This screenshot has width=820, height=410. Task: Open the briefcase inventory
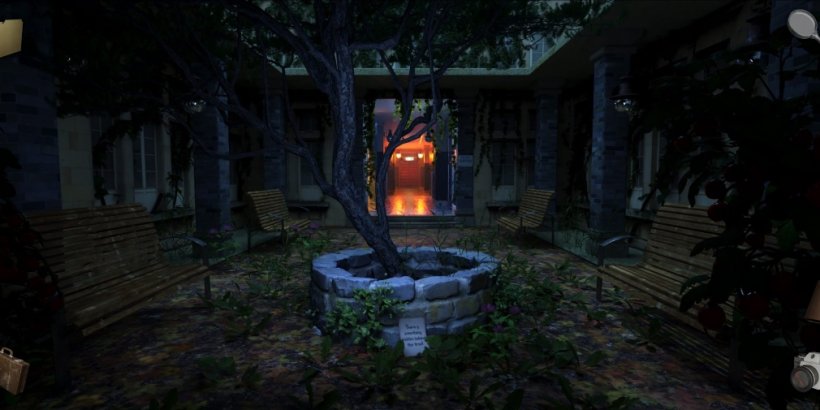pos(13,369)
